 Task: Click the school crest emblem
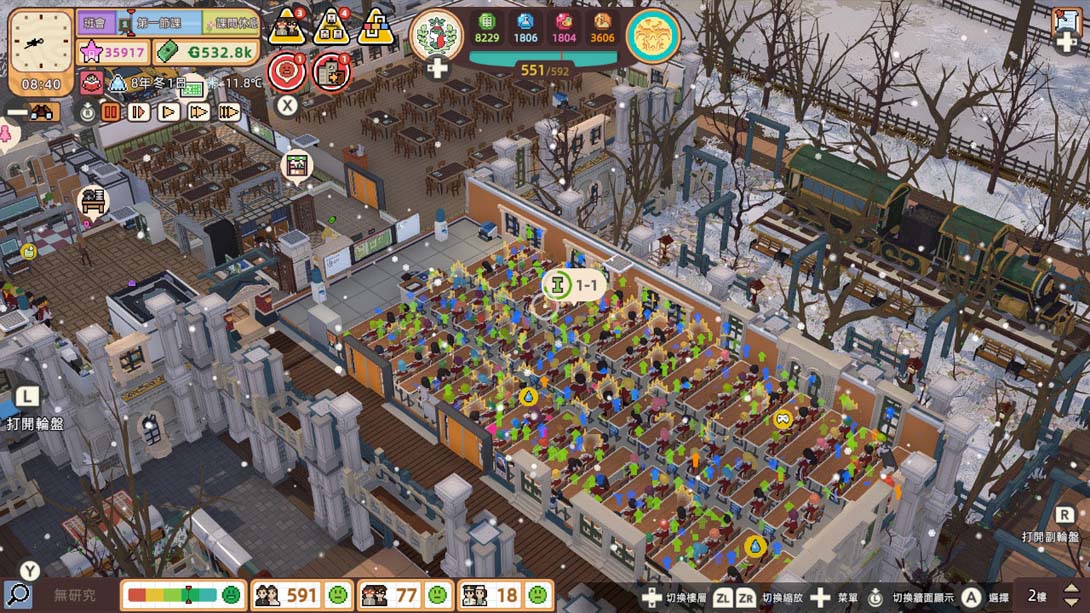coord(436,35)
